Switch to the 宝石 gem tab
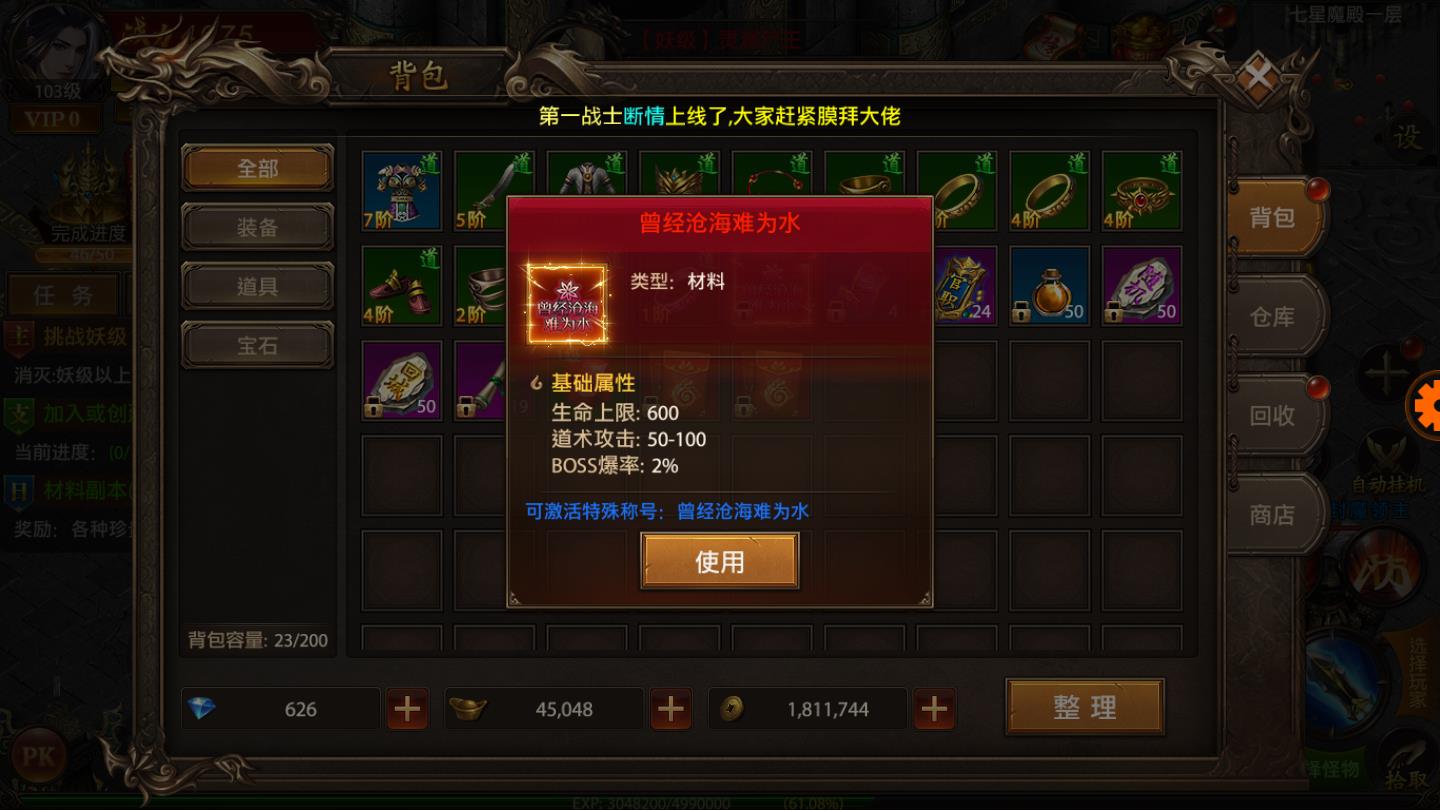Image resolution: width=1440 pixels, height=810 pixels. 256,345
